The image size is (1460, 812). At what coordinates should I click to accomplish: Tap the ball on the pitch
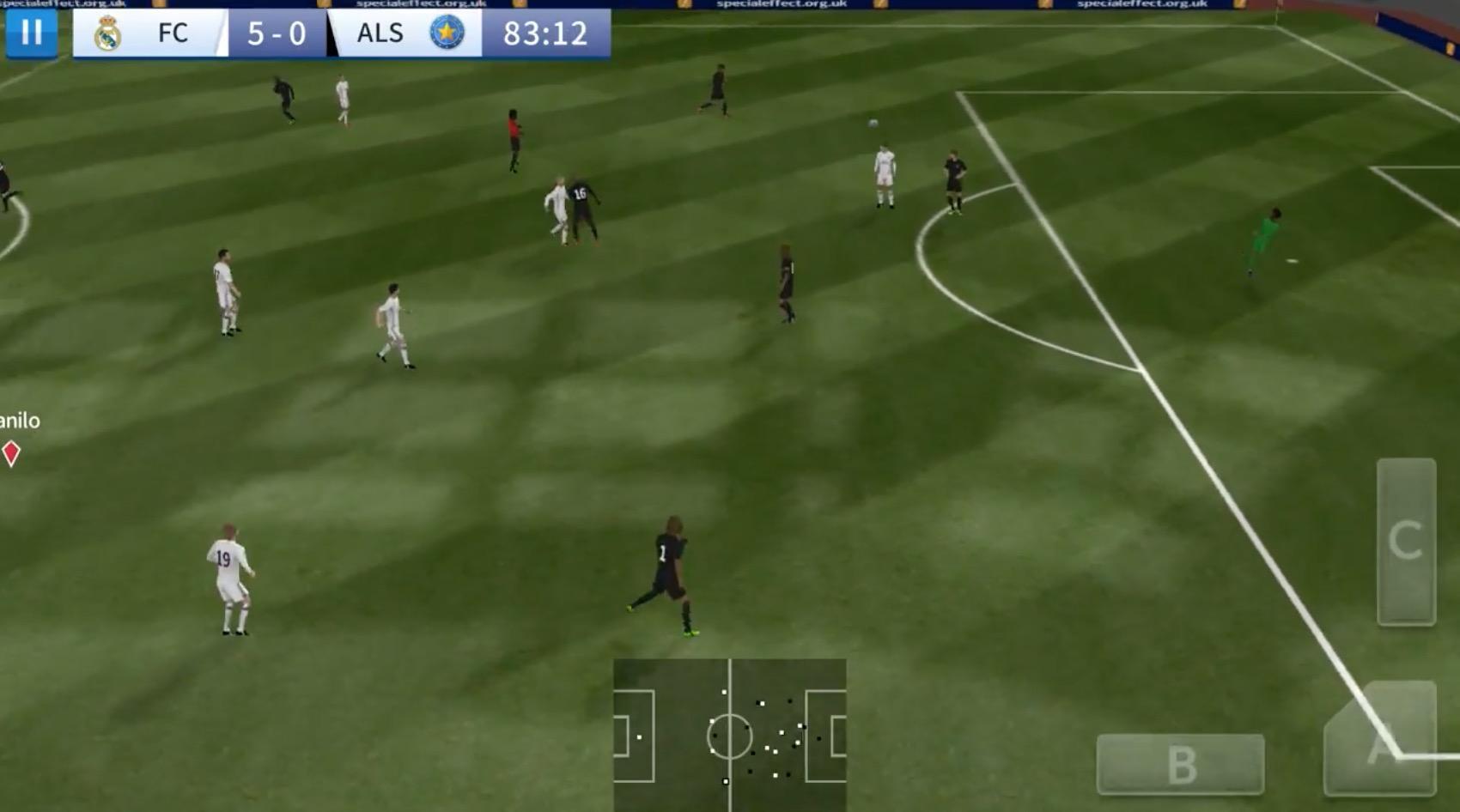[873, 123]
